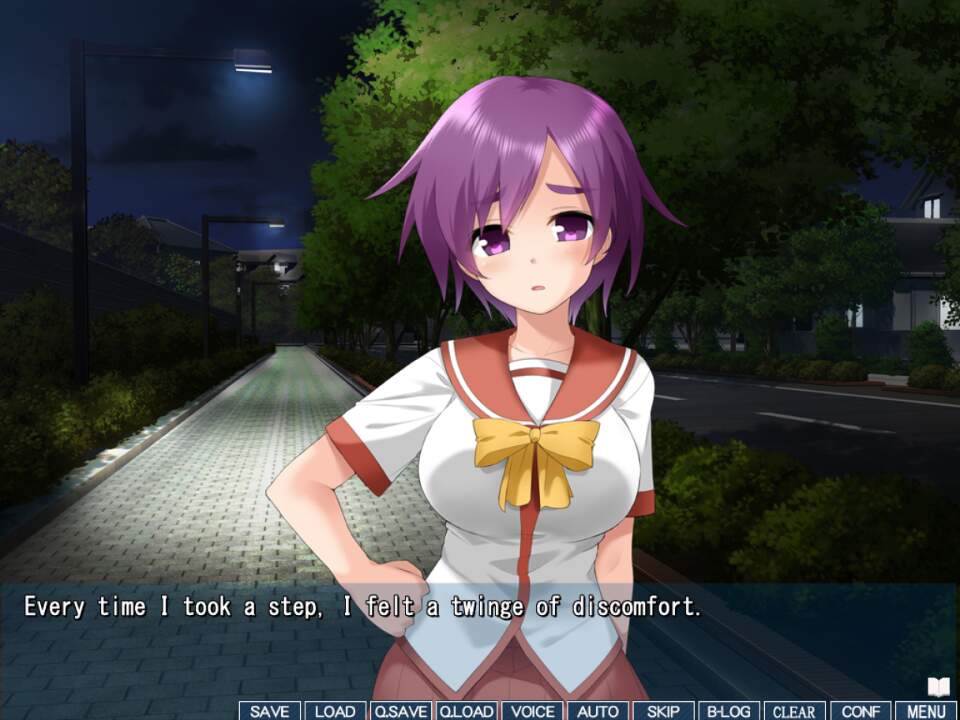Image resolution: width=960 pixels, height=720 pixels.
Task: Toggle AUTO text advance
Action: (x=598, y=711)
